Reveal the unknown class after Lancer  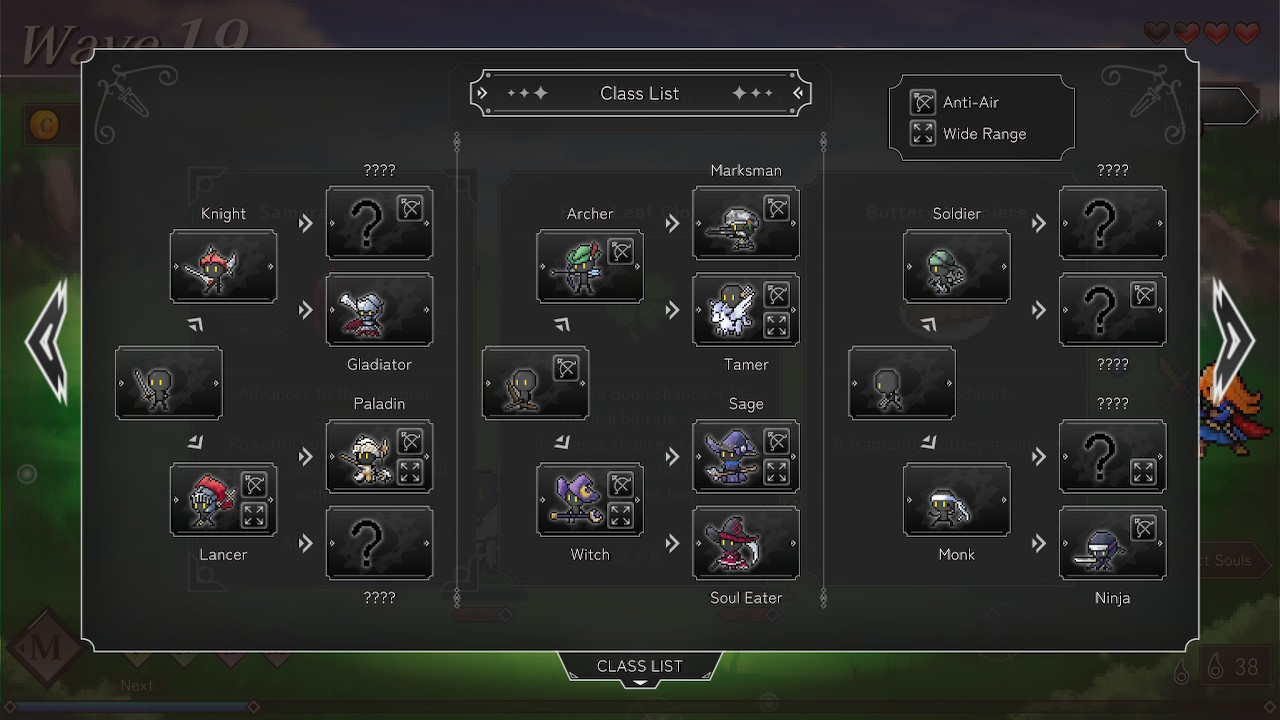[x=379, y=543]
